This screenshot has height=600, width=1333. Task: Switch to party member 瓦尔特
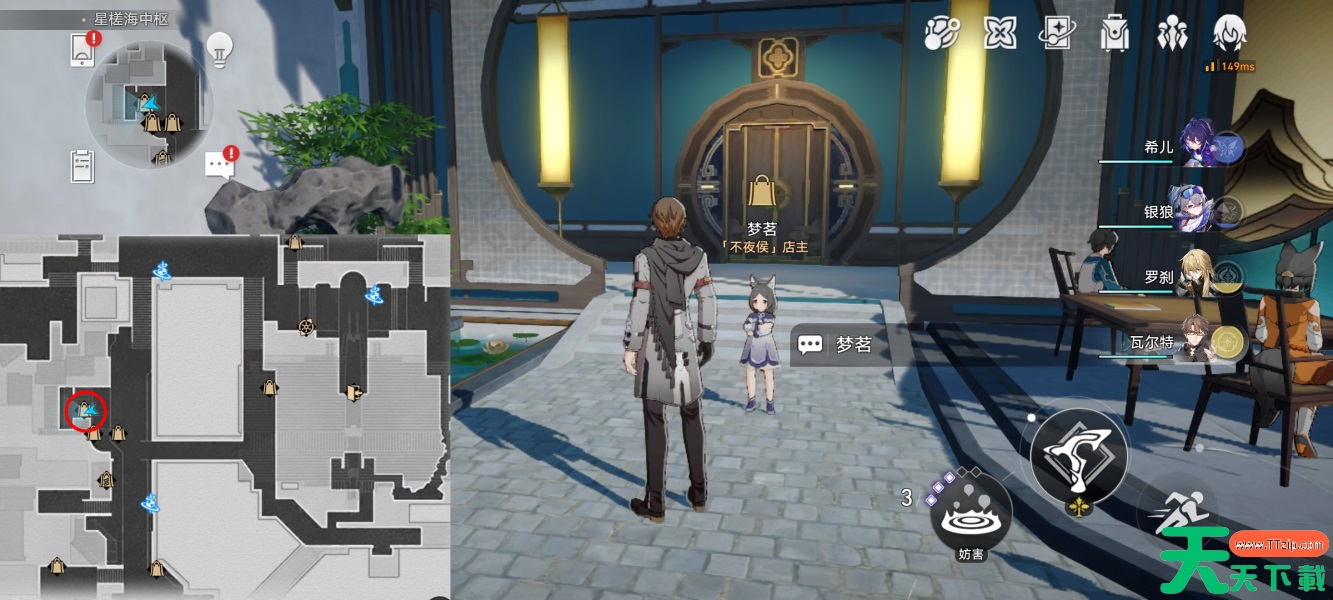pos(1199,341)
